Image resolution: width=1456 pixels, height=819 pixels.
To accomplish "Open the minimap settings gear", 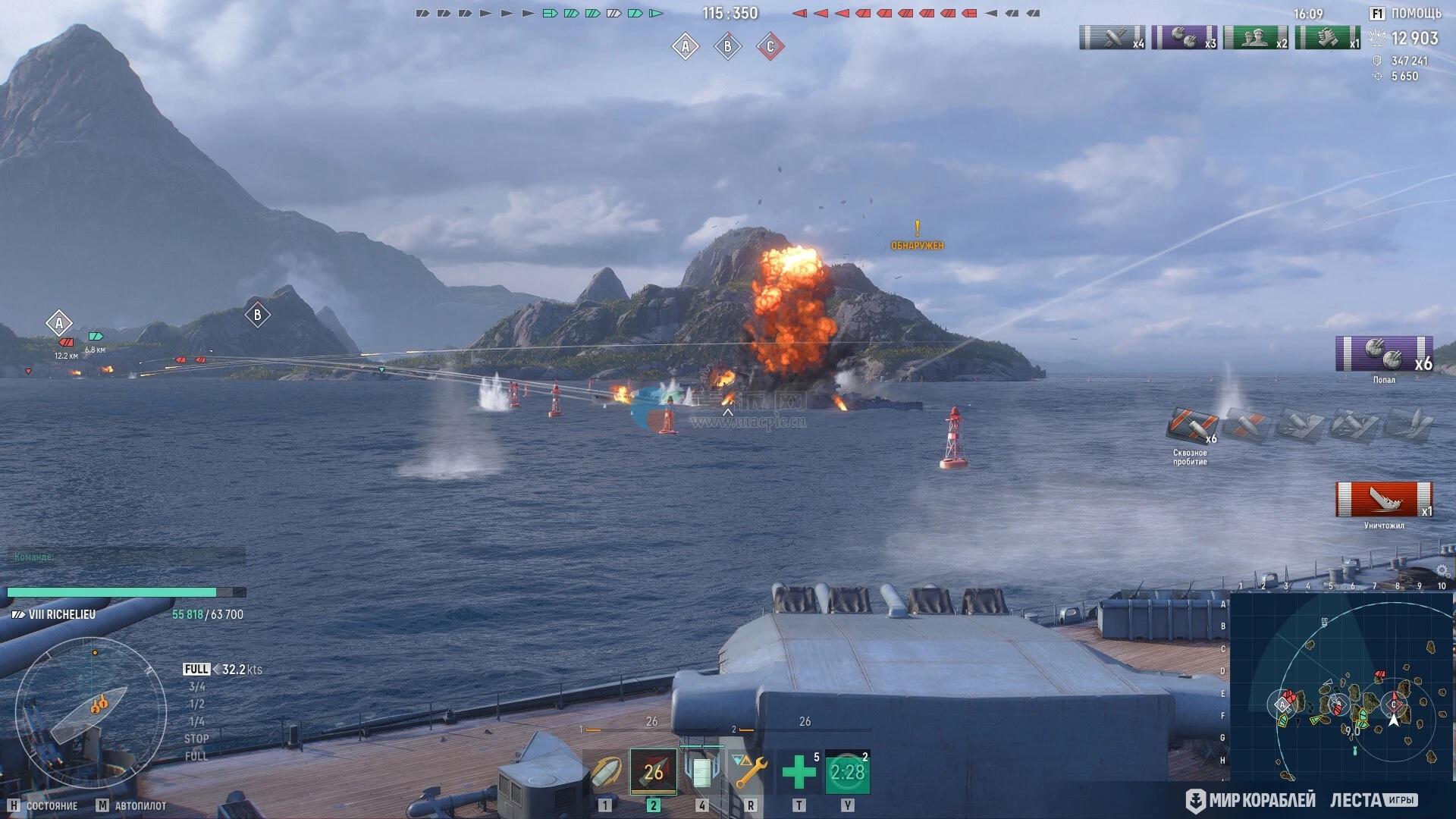I will 1442,570.
